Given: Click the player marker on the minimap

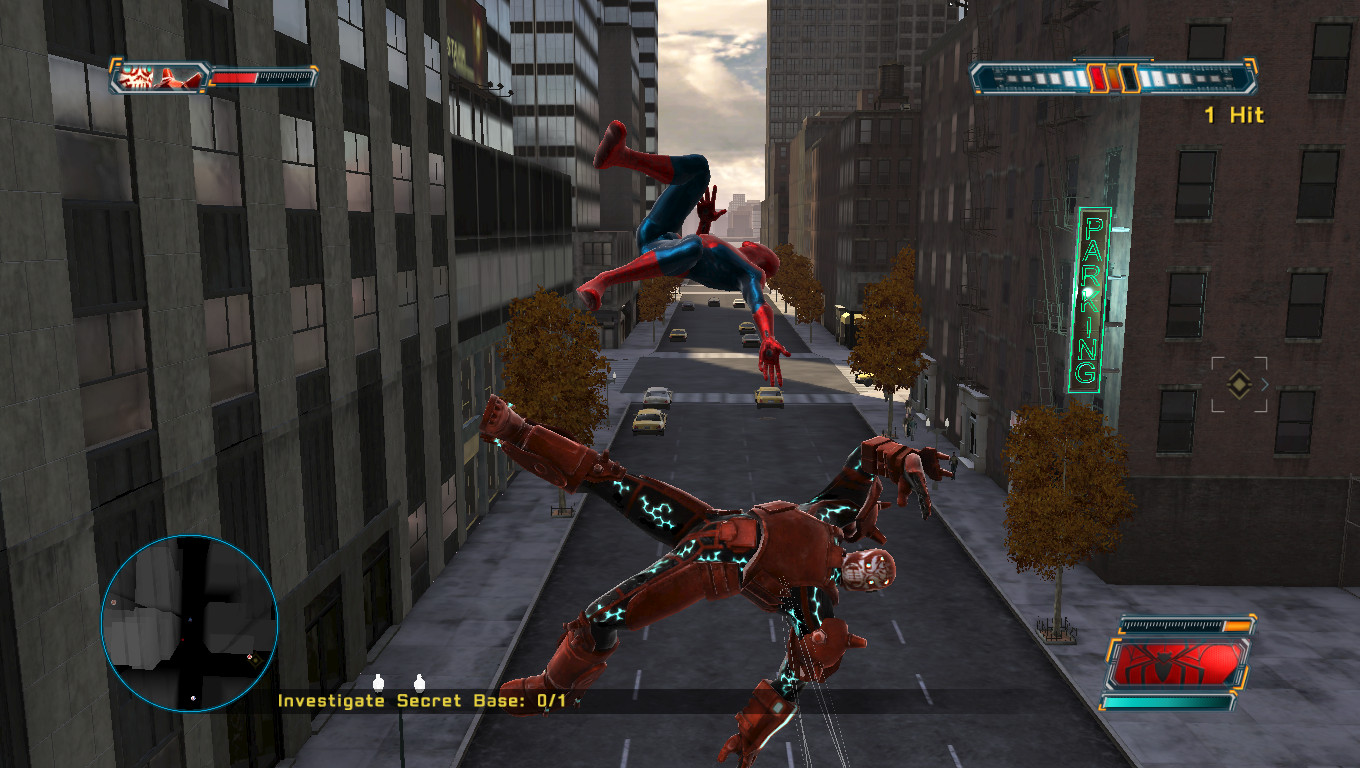Looking at the screenshot, I should coord(191,620).
